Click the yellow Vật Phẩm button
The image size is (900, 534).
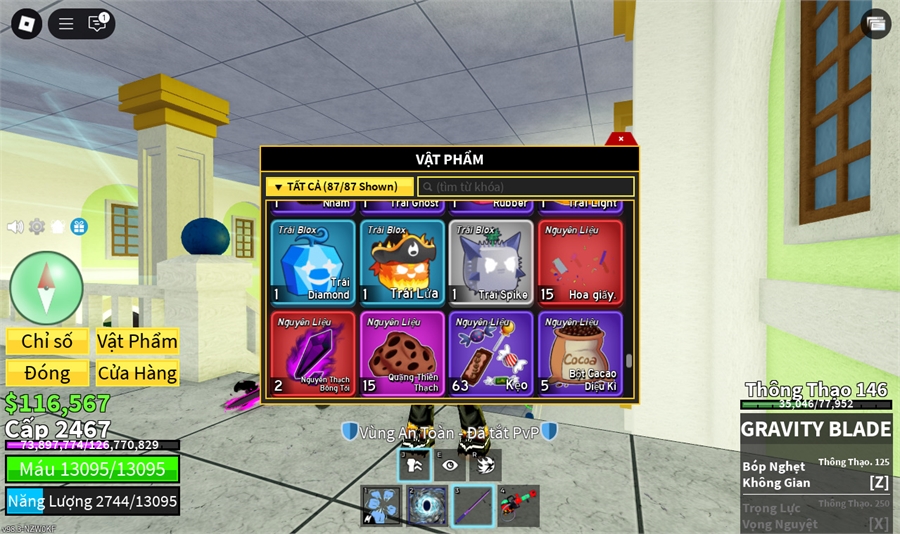click(x=137, y=341)
